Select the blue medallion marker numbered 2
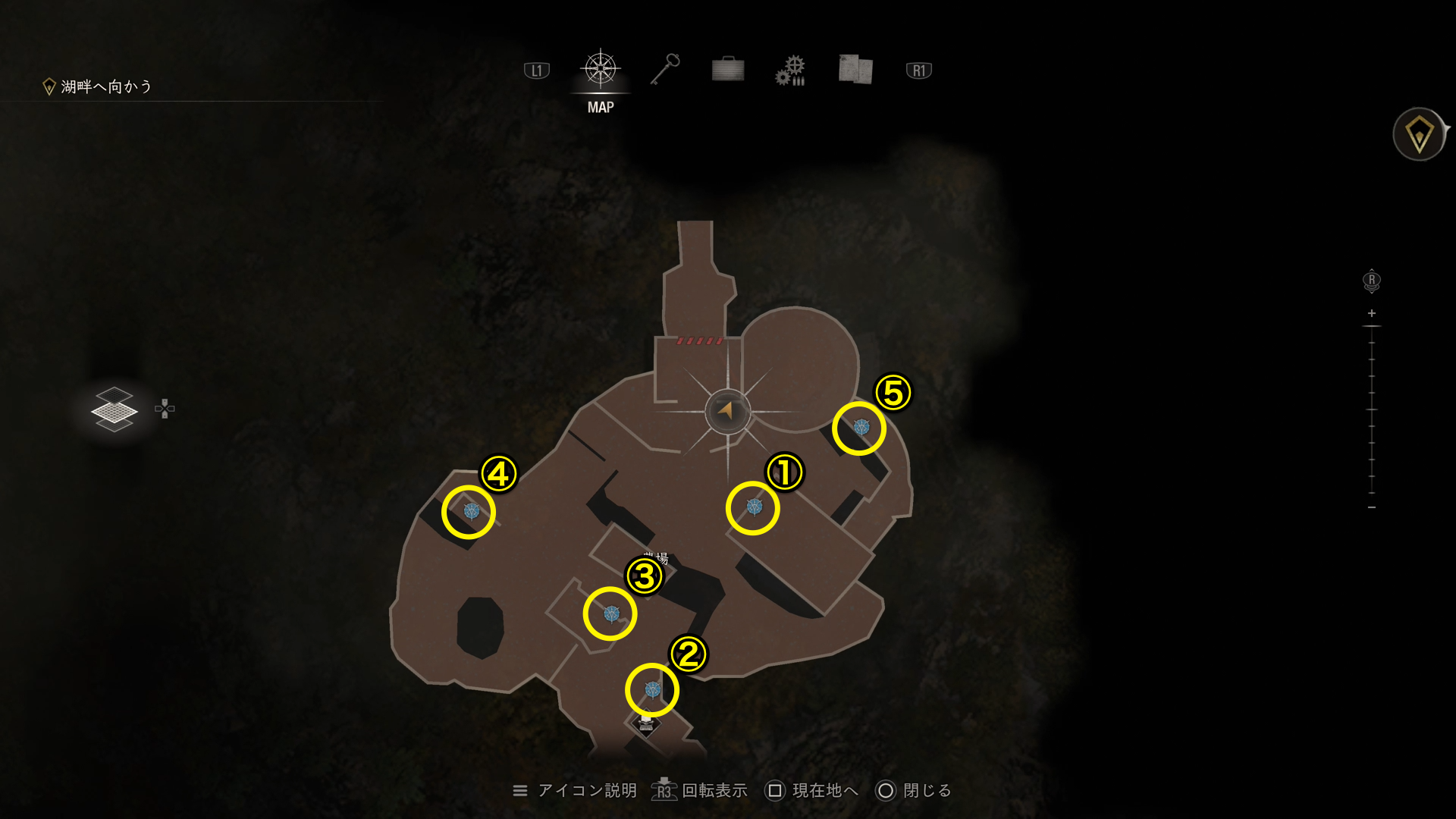The width and height of the screenshot is (1456, 819). [x=652, y=689]
